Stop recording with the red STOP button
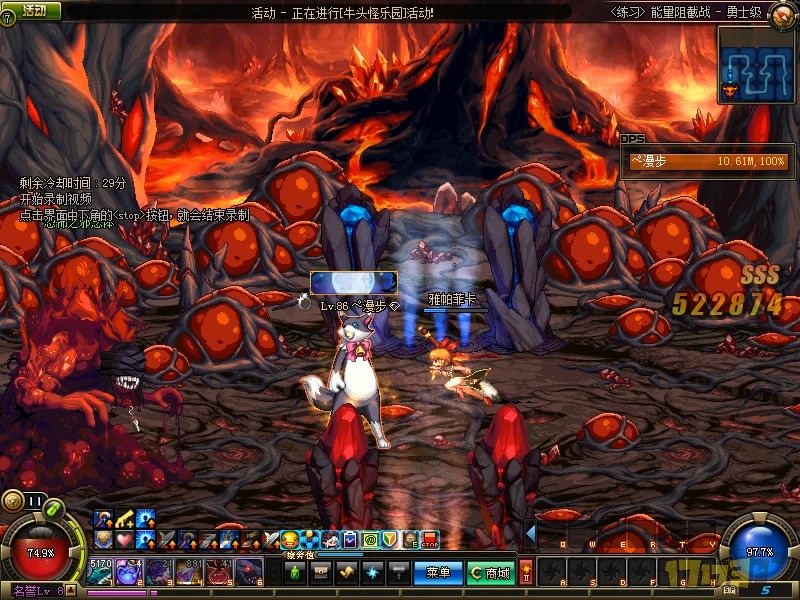800x600 pixels. click(430, 540)
